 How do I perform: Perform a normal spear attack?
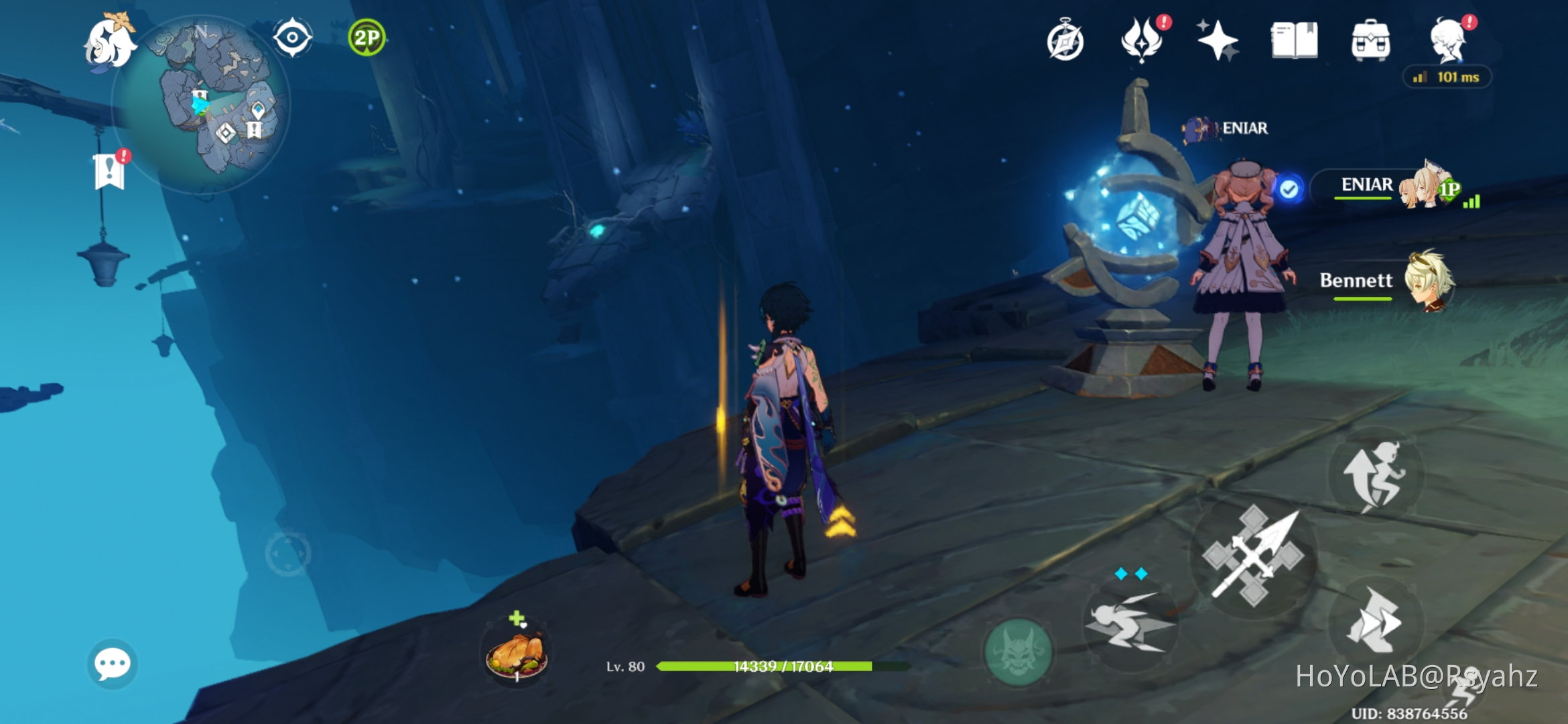[1253, 556]
